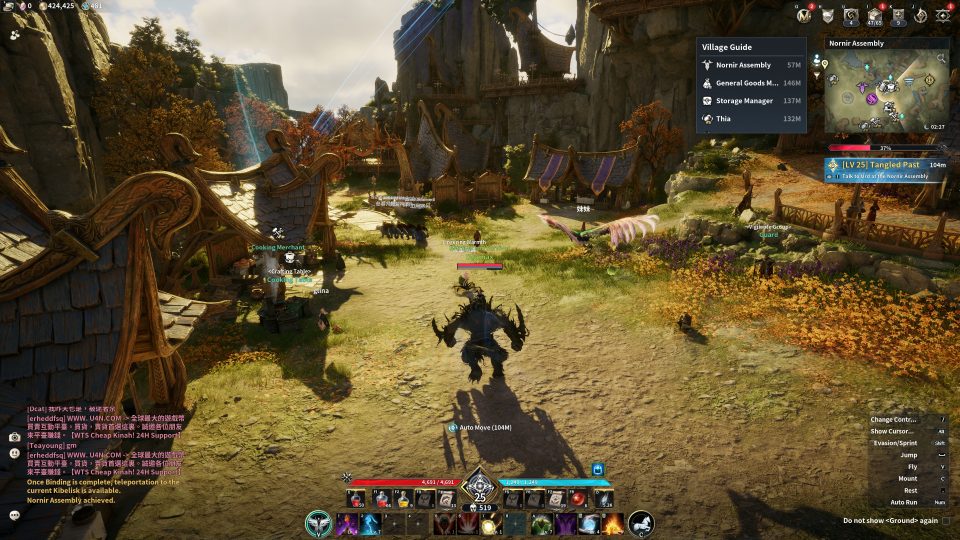Activate the winged emblem flight skill

click(320, 523)
